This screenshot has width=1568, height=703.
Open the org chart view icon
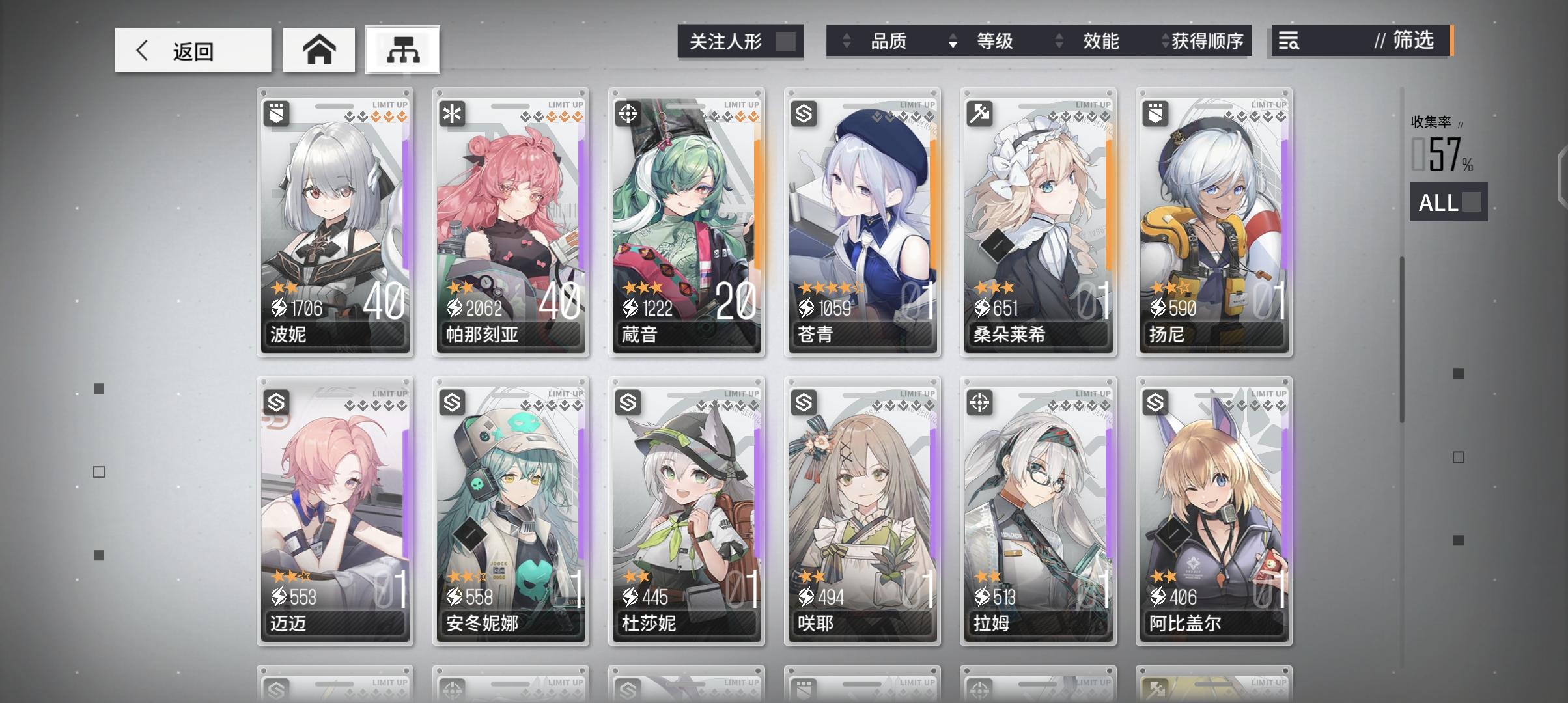click(402, 49)
